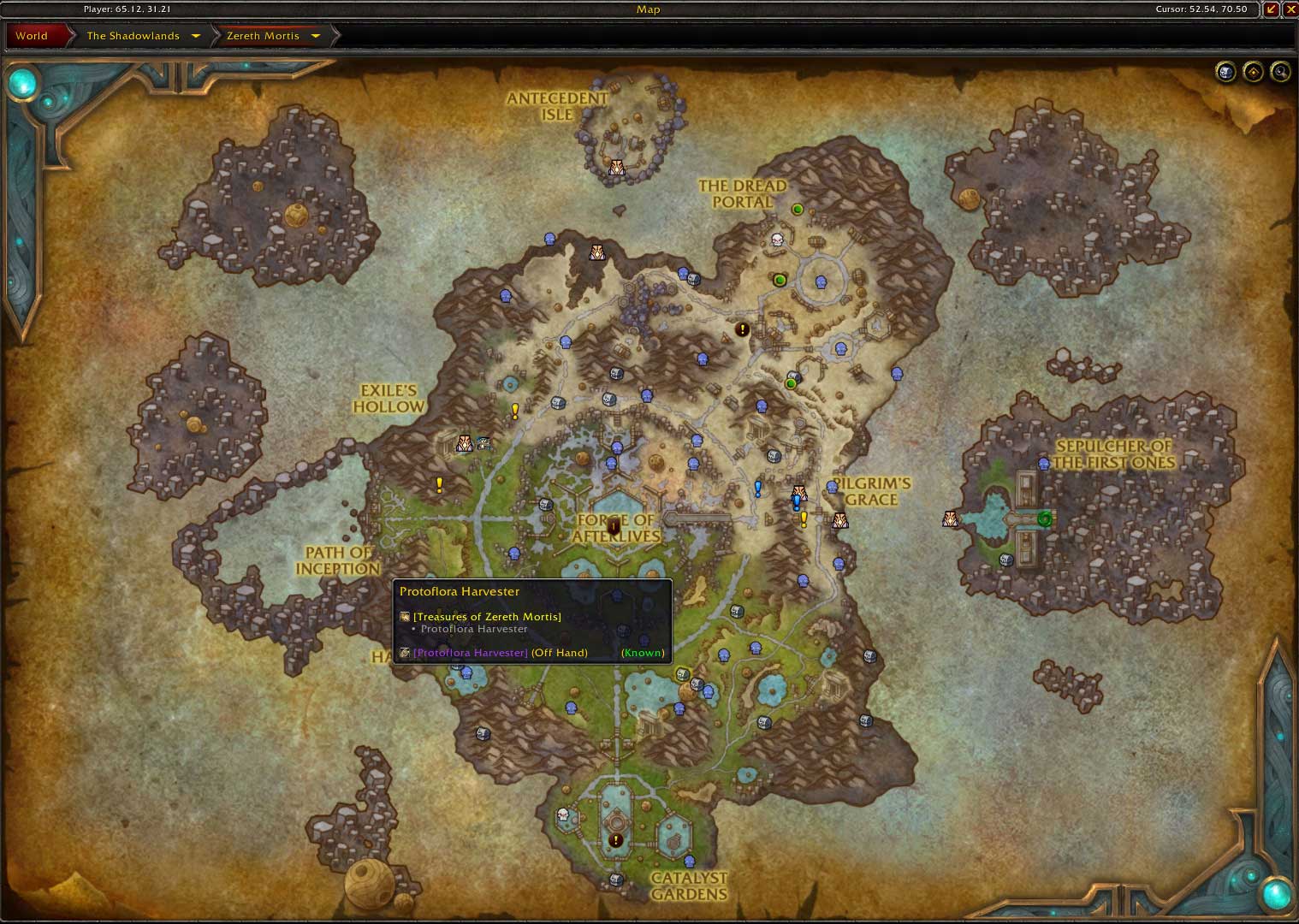Click the skull marker near The Dread Portal
This screenshot has height=924, width=1299.
[x=775, y=241]
